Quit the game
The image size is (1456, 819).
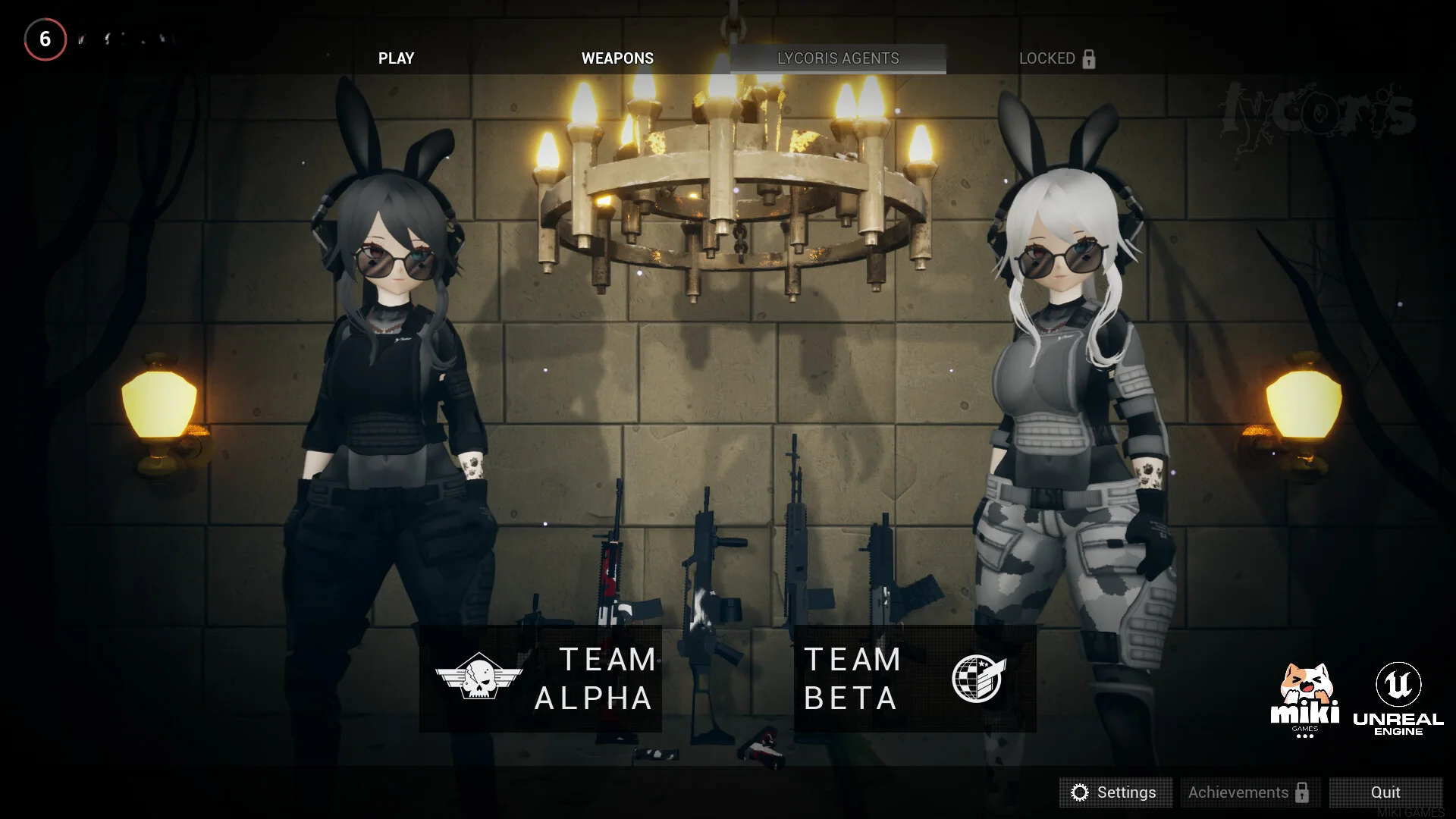[x=1385, y=792]
